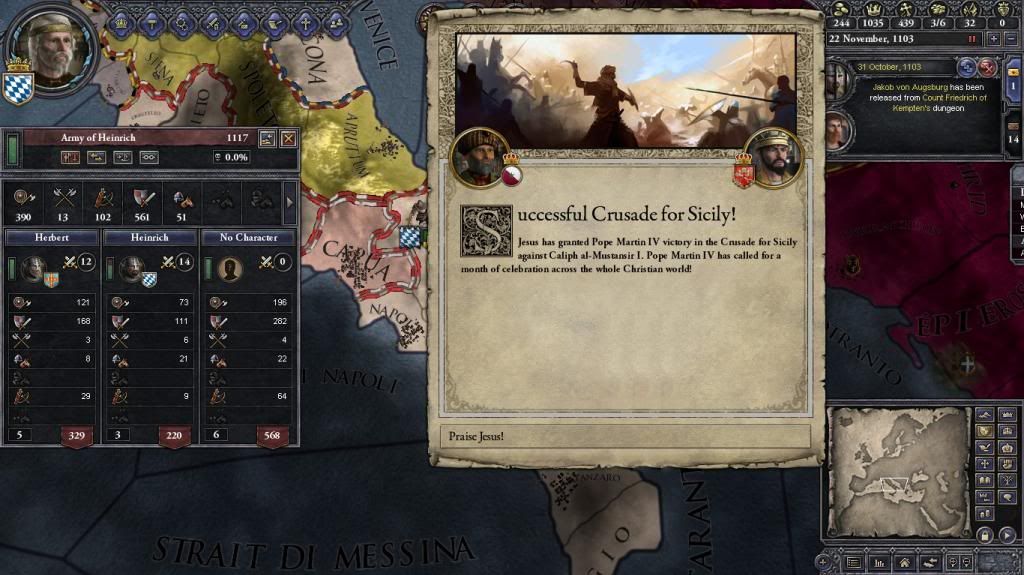
Task: Open the Pope's portrait in event window
Action: pos(478,158)
